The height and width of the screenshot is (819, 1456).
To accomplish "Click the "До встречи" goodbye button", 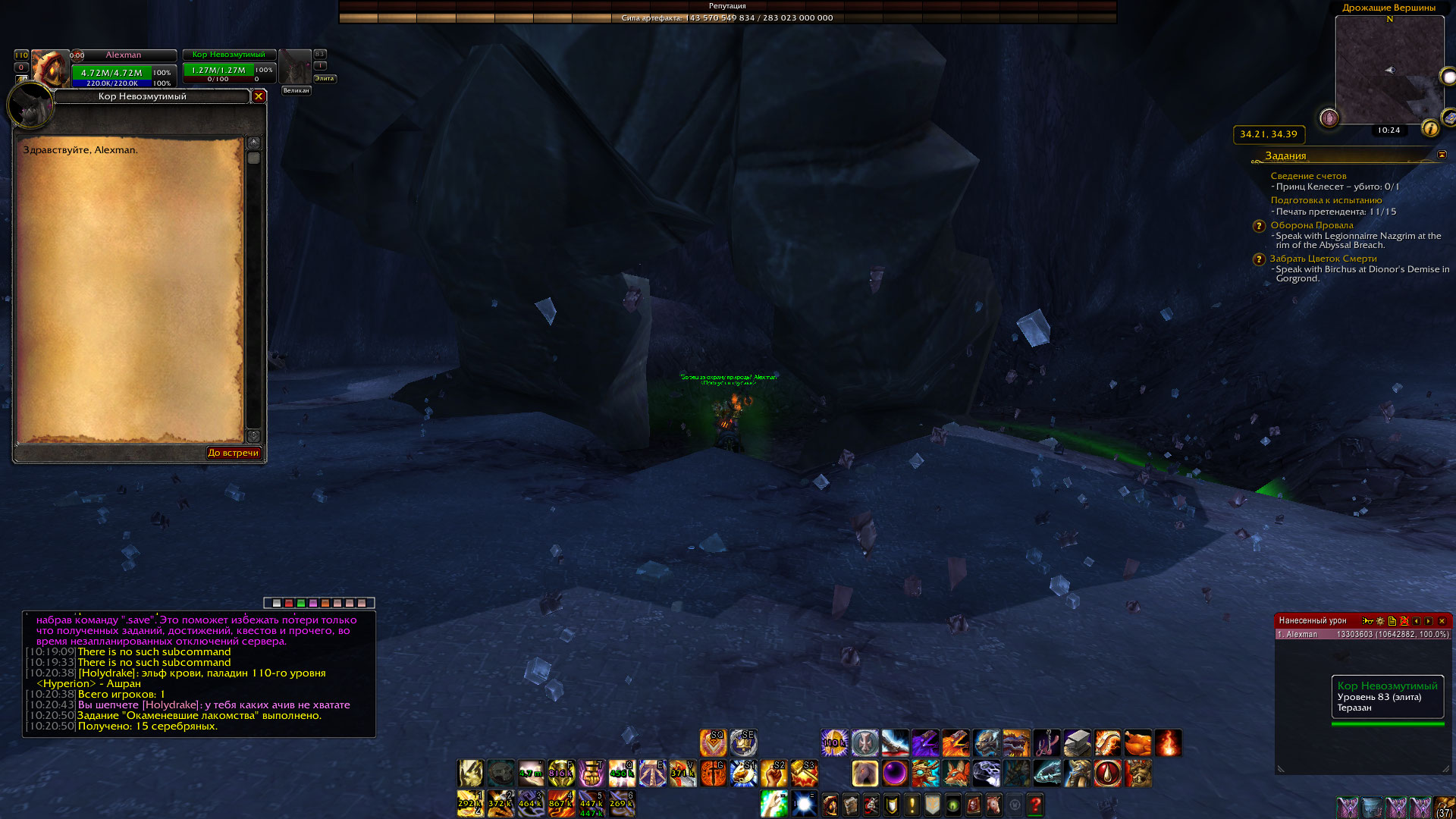I will point(234,453).
